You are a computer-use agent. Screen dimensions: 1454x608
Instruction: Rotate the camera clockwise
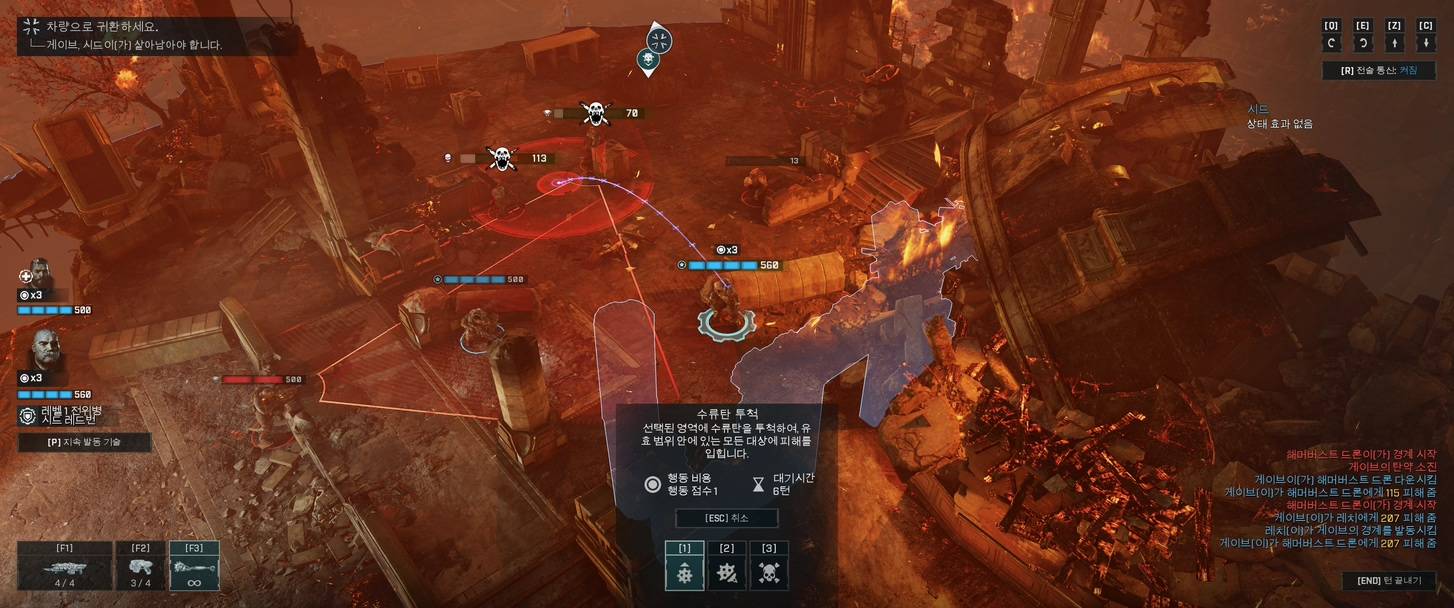[x=1362, y=43]
